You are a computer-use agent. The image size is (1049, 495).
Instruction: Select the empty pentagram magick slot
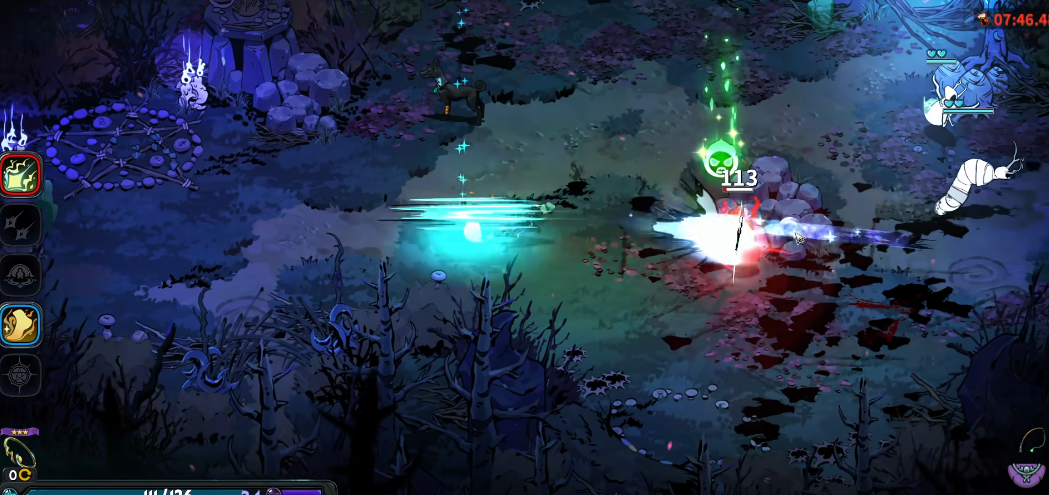coord(21,375)
